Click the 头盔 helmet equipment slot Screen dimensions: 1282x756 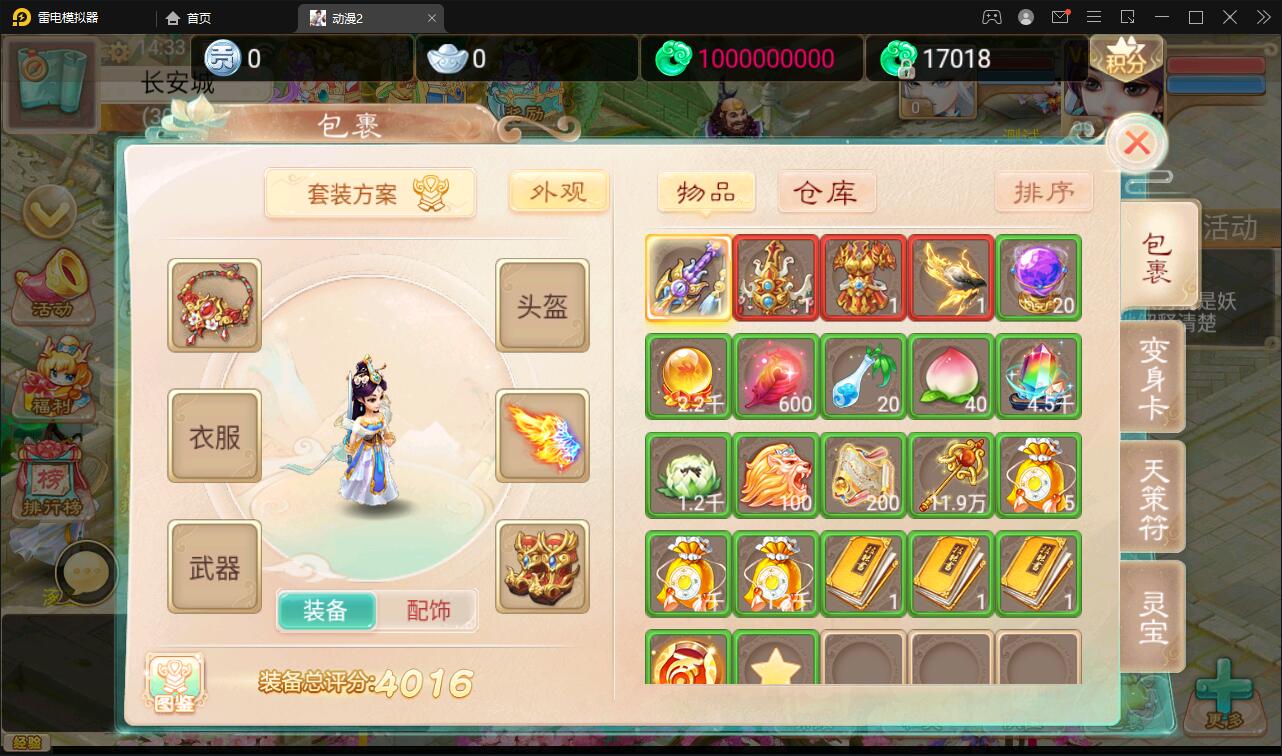[x=542, y=306]
